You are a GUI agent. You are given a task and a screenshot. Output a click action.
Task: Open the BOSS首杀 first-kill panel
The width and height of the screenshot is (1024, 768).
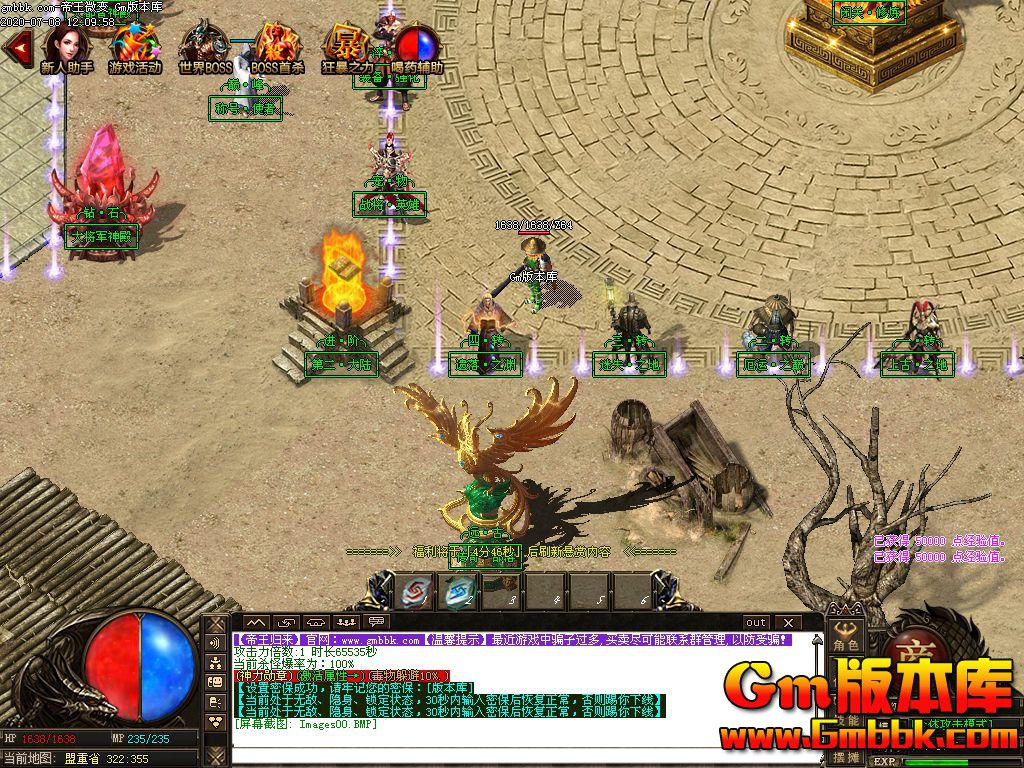pyautogui.click(x=277, y=47)
